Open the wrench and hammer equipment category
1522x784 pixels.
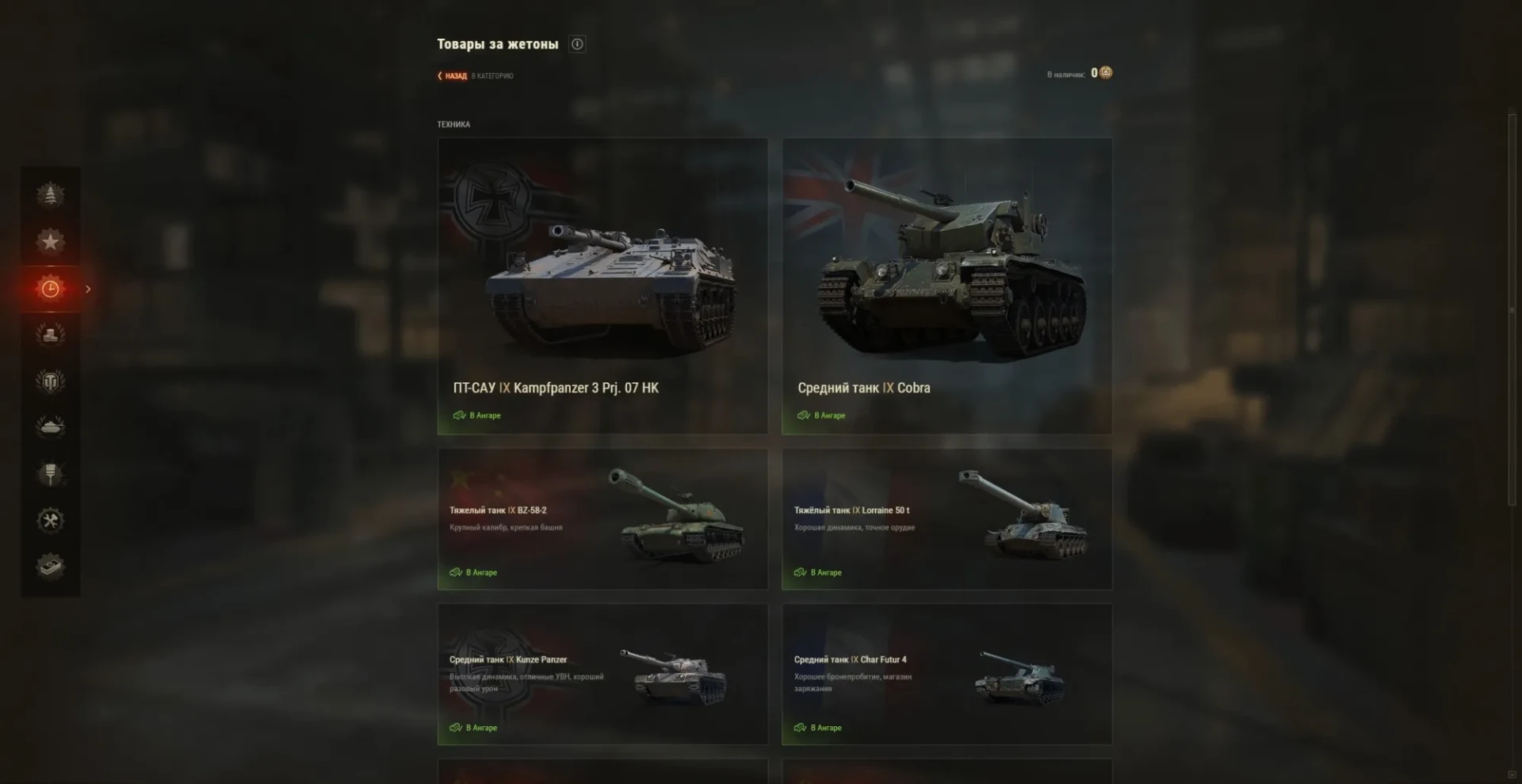pos(50,520)
